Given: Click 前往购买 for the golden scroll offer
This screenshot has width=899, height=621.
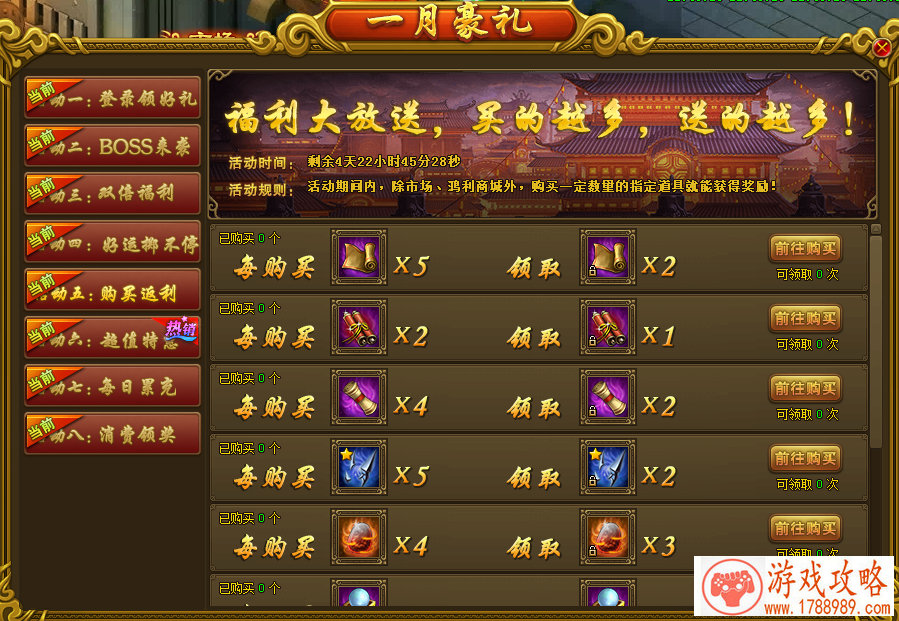Looking at the screenshot, I should [804, 248].
